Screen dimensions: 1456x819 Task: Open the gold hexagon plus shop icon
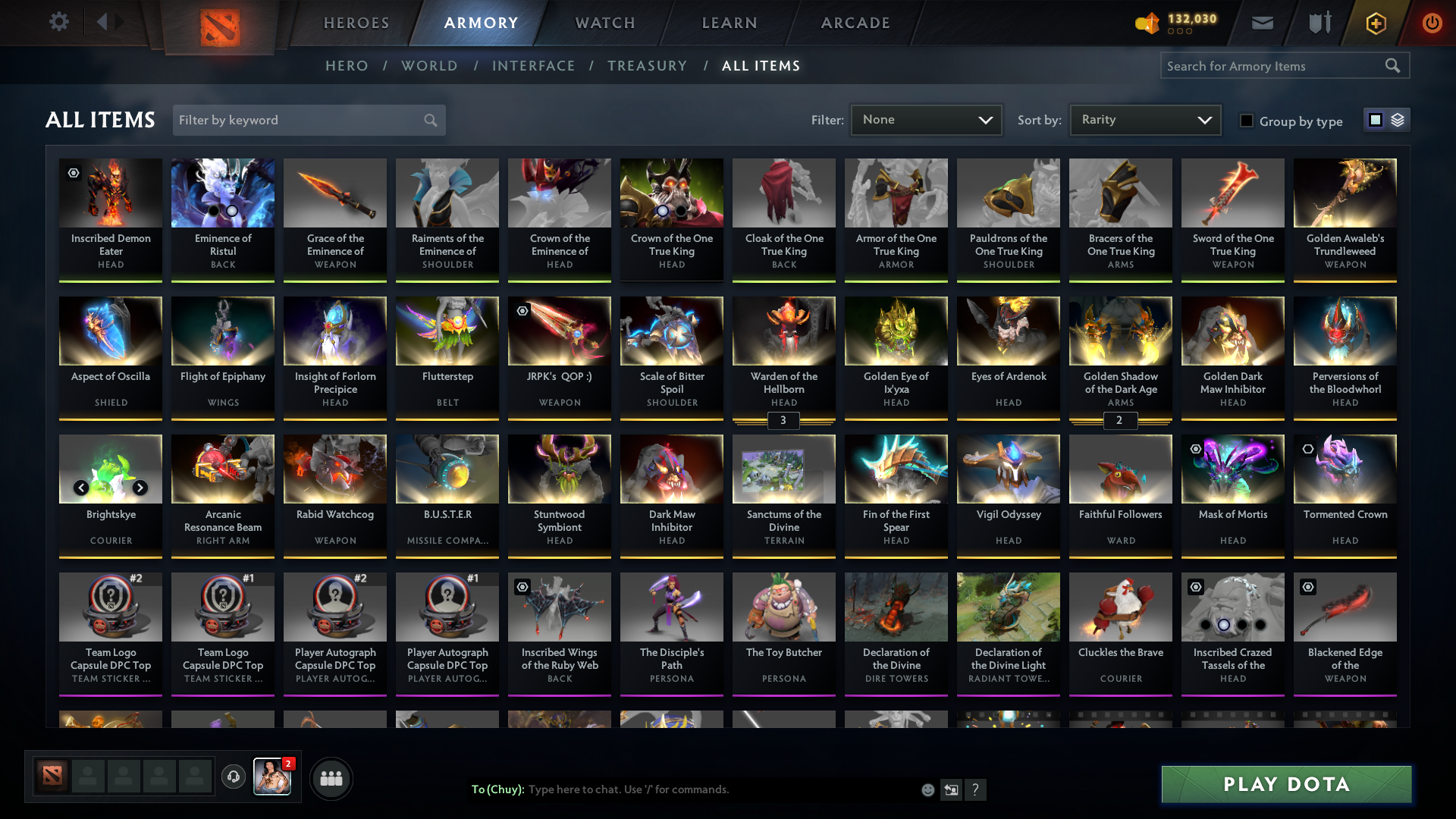(x=1375, y=23)
